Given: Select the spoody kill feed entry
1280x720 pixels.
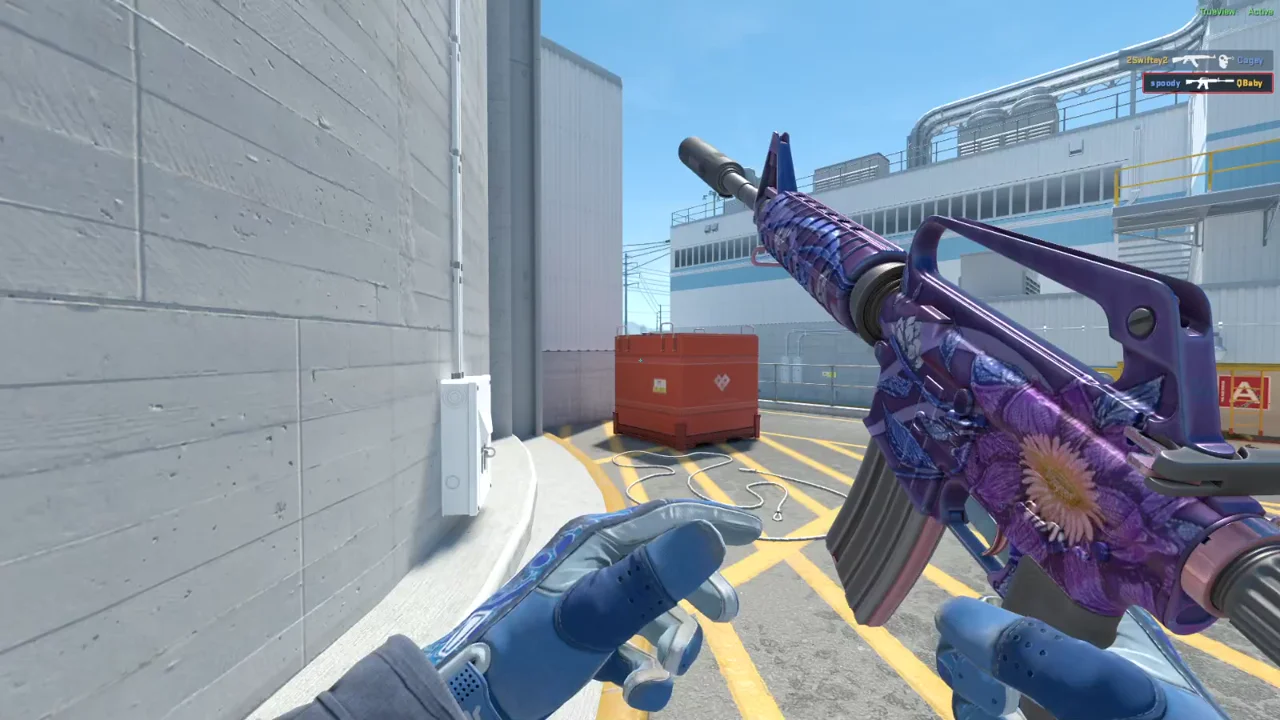Looking at the screenshot, I should point(1207,83).
